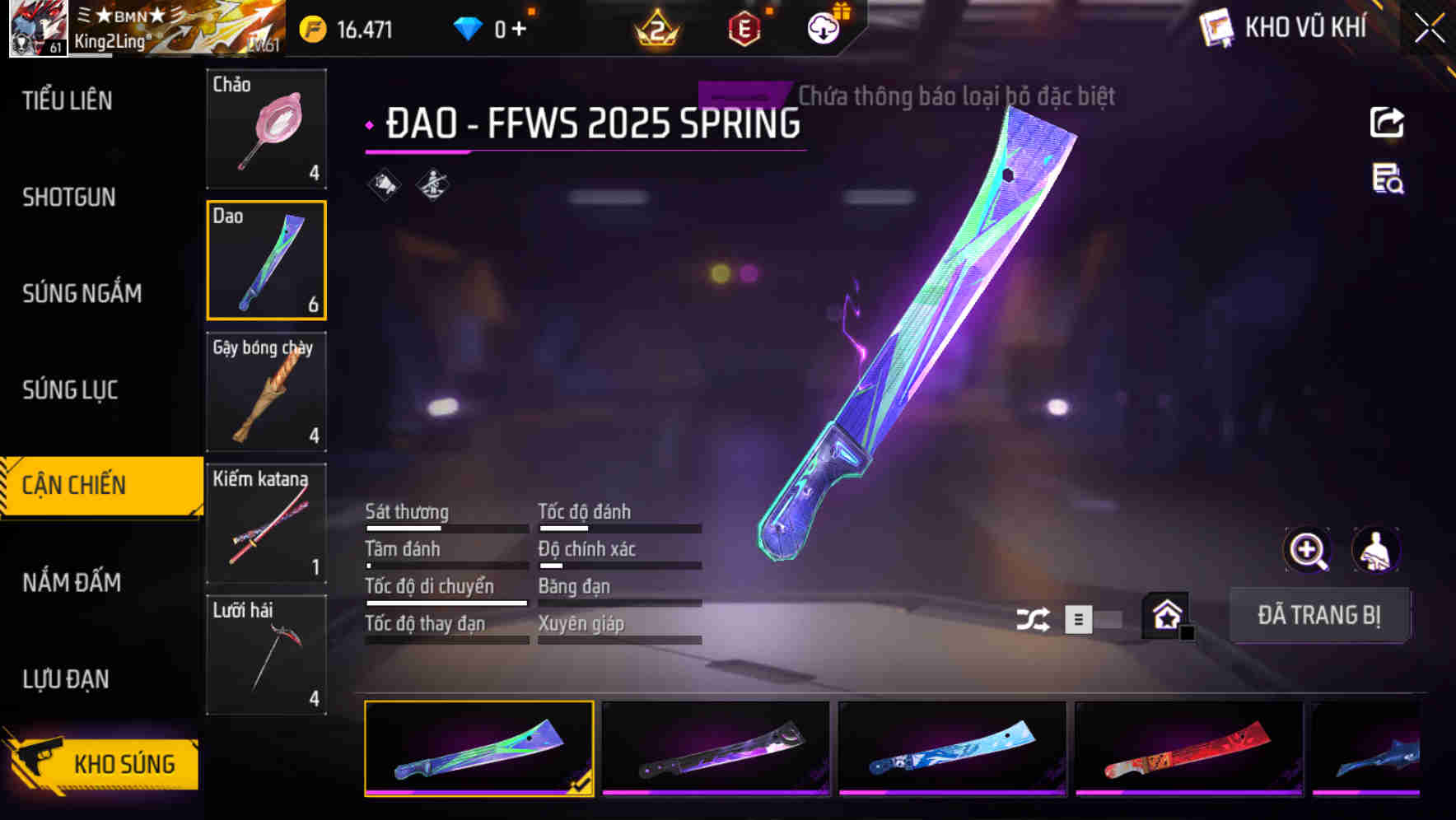Zoom into the knife preview with magnifier icon

click(1307, 550)
